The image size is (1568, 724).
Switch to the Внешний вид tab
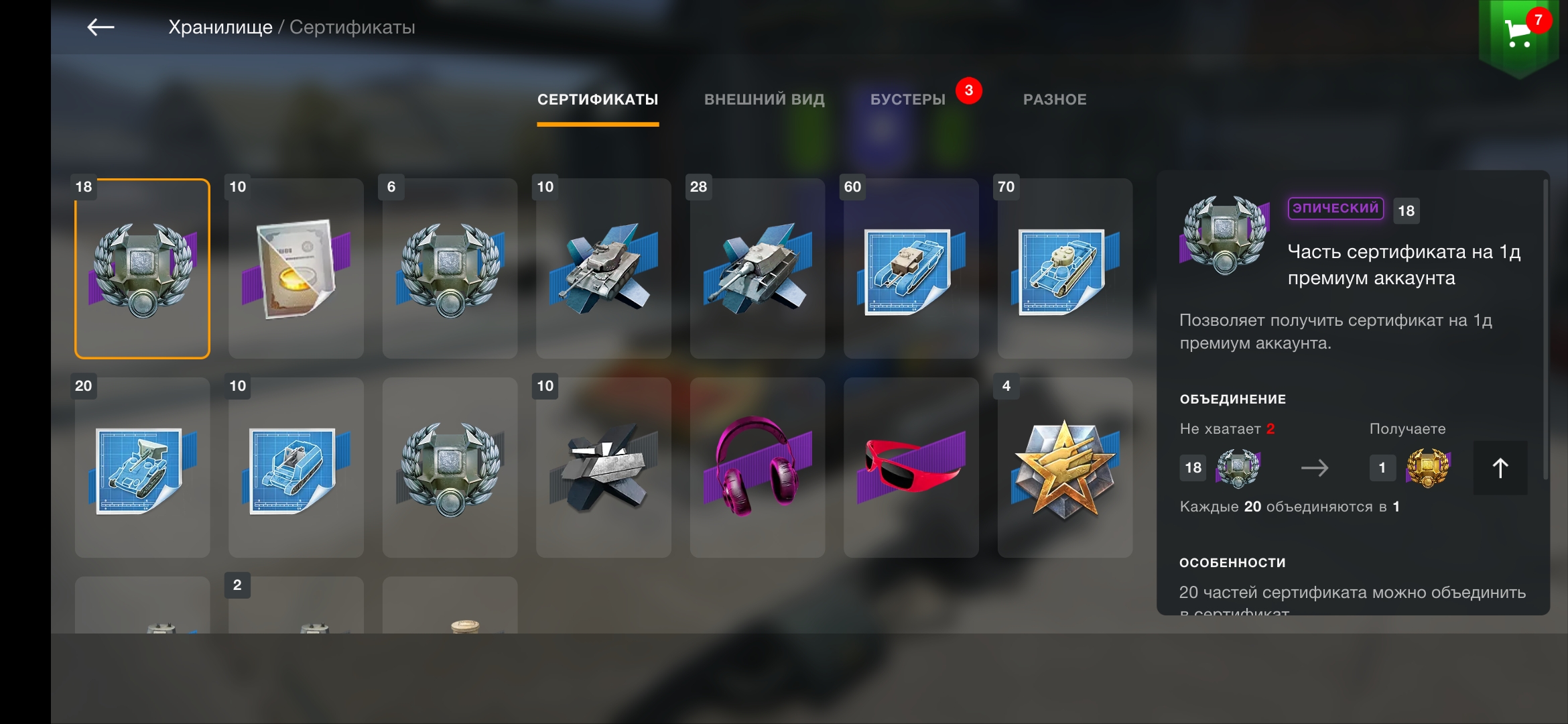point(764,100)
